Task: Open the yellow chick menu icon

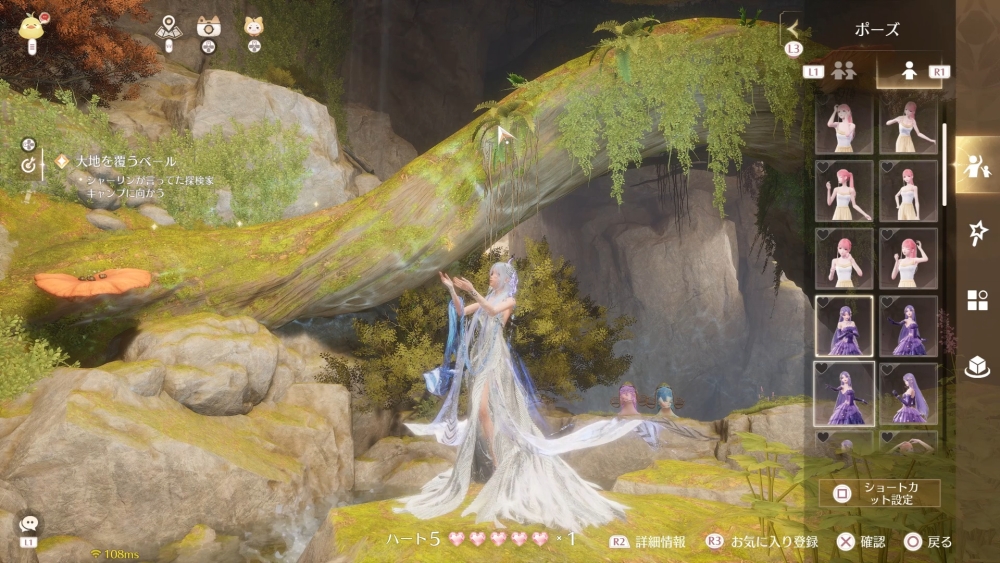Action: (32, 26)
